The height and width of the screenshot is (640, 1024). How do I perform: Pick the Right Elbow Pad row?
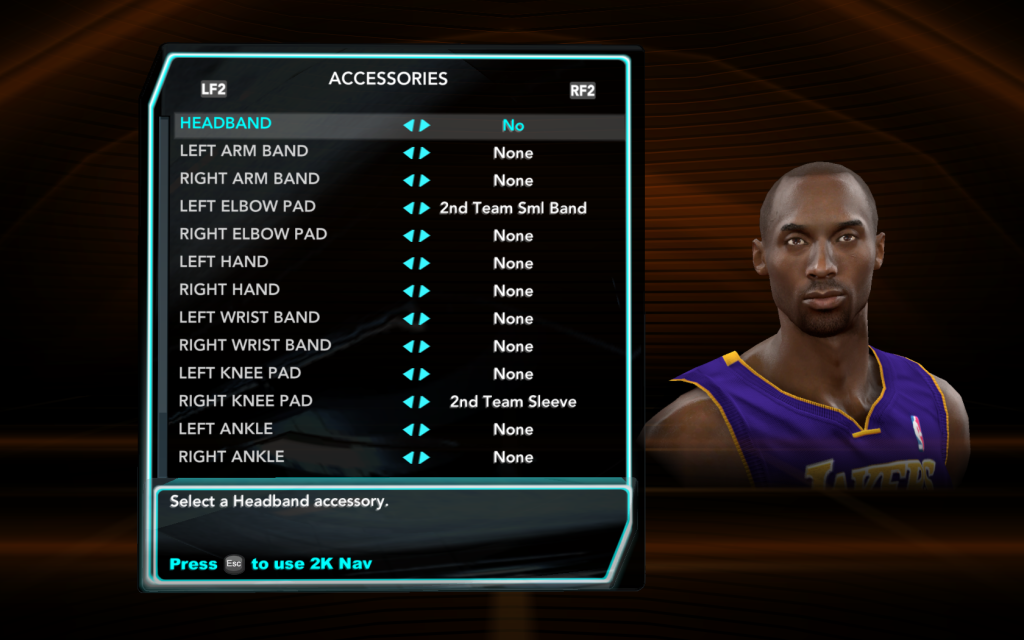pos(253,235)
